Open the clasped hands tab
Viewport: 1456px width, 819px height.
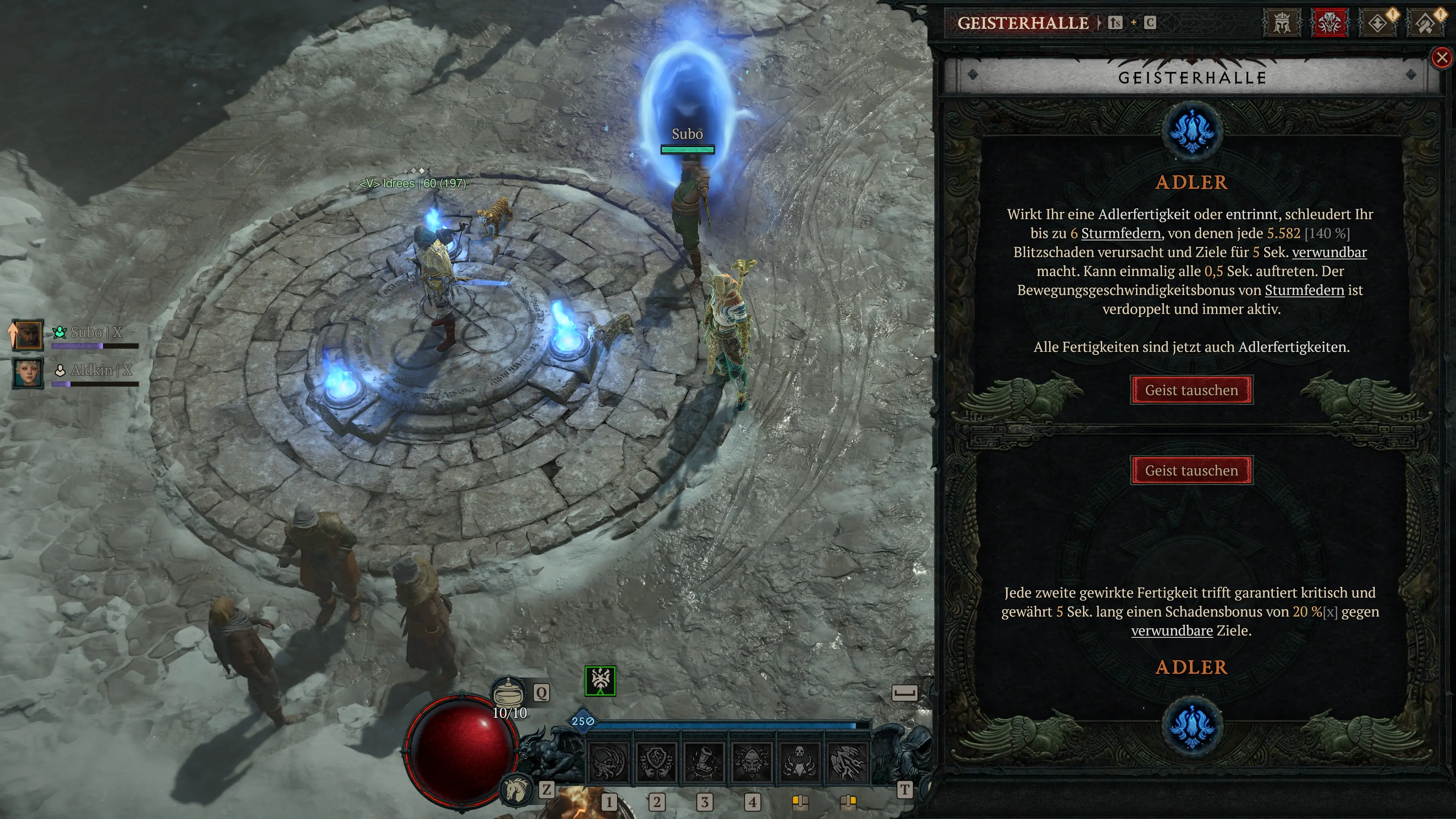click(1425, 23)
